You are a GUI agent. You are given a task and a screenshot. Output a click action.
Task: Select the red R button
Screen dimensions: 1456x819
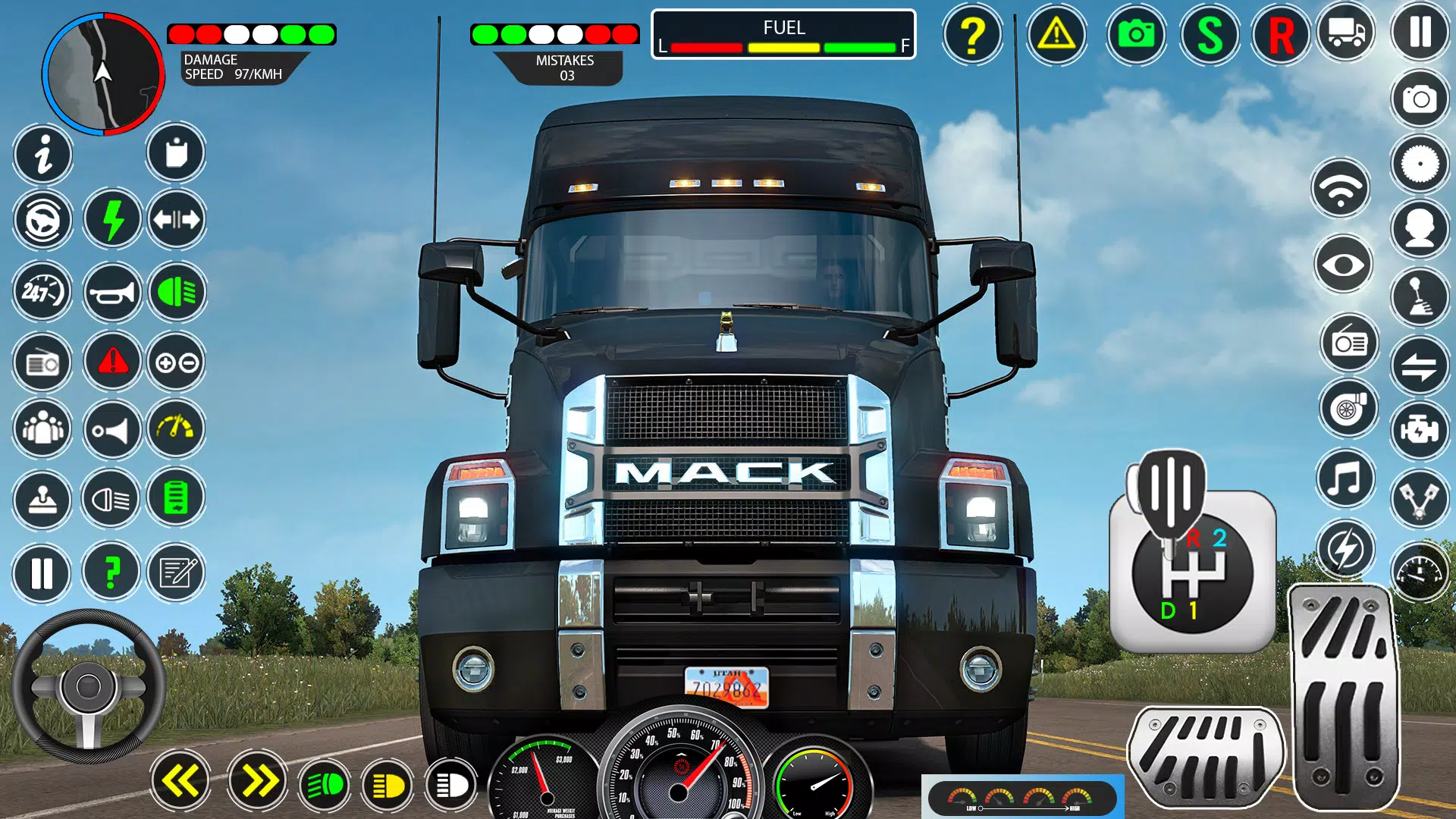click(1281, 35)
